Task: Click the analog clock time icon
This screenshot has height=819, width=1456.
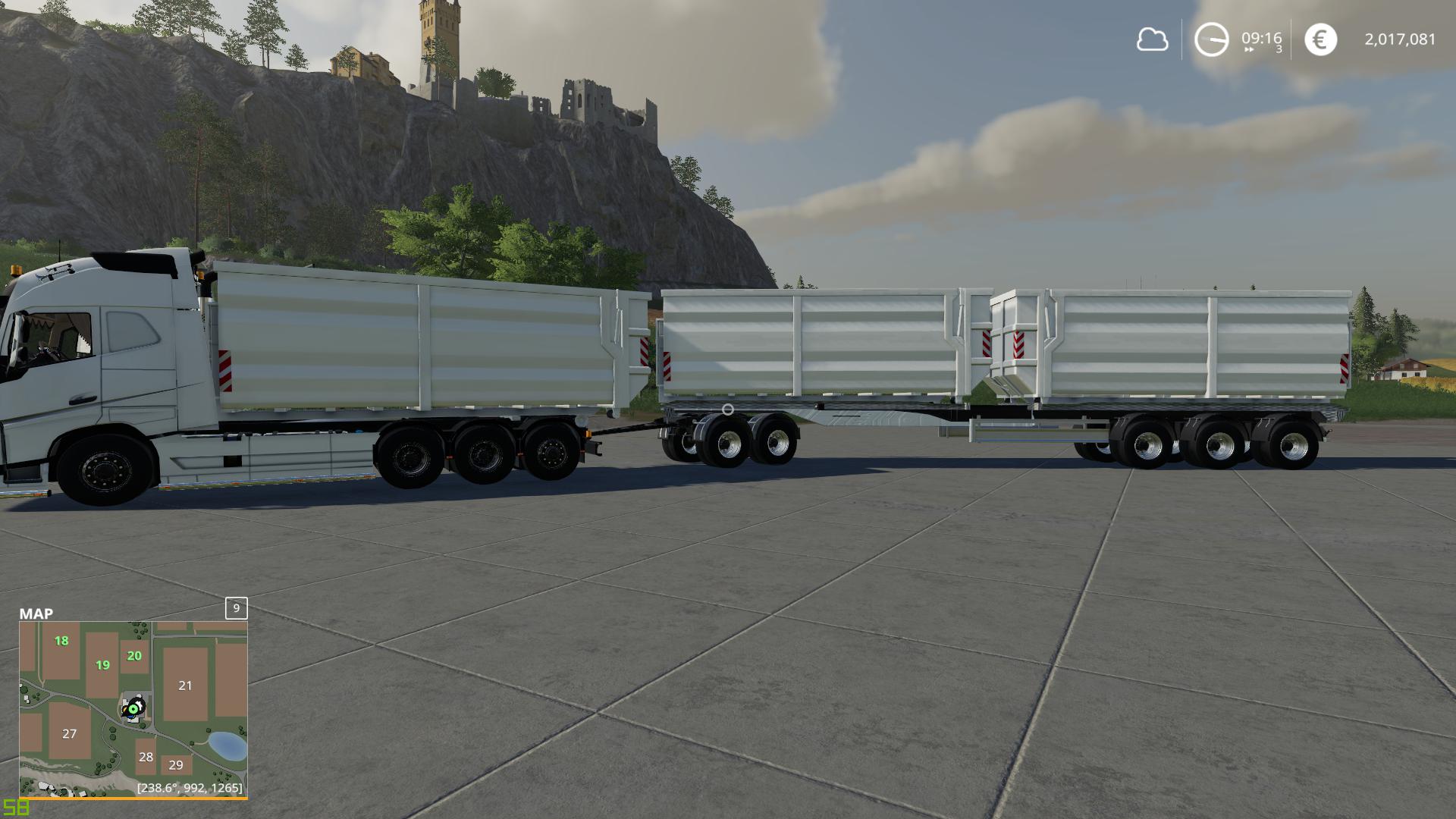Action: click(x=1211, y=38)
